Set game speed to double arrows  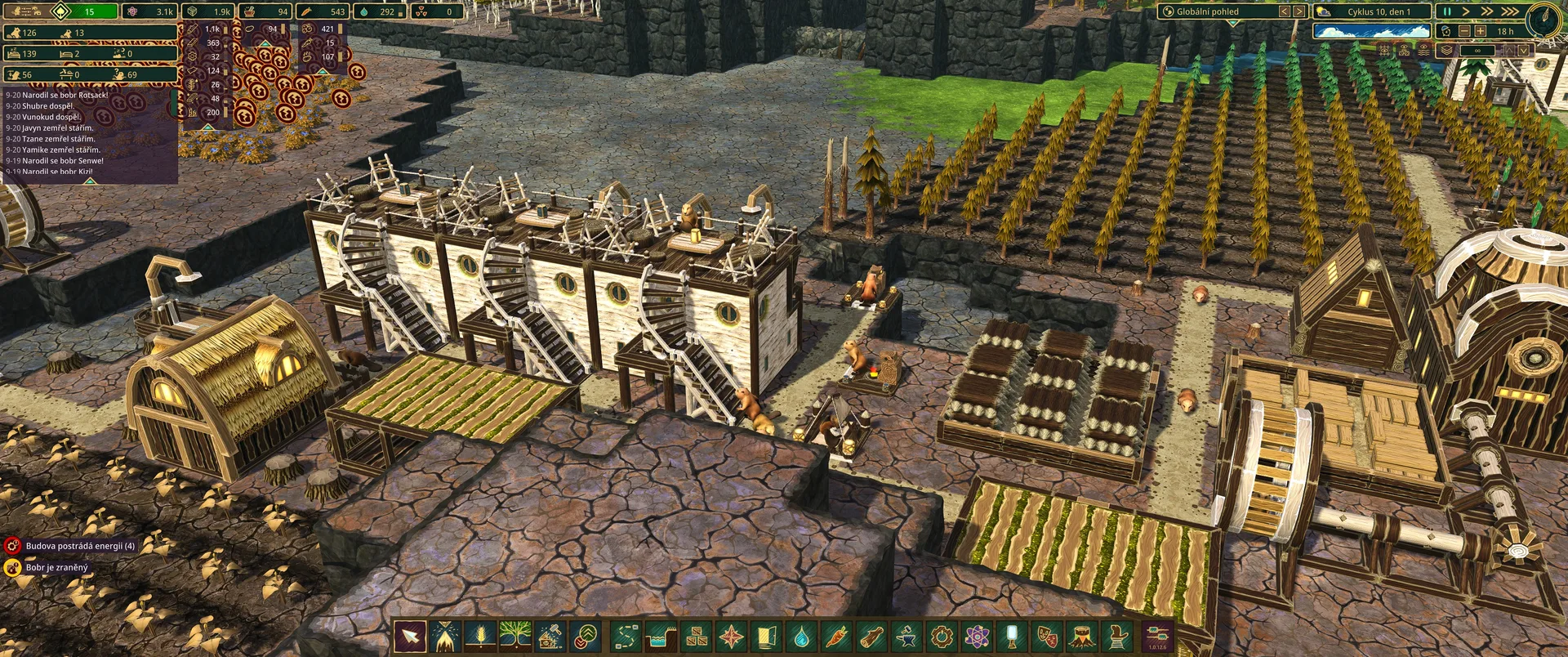click(x=1487, y=11)
